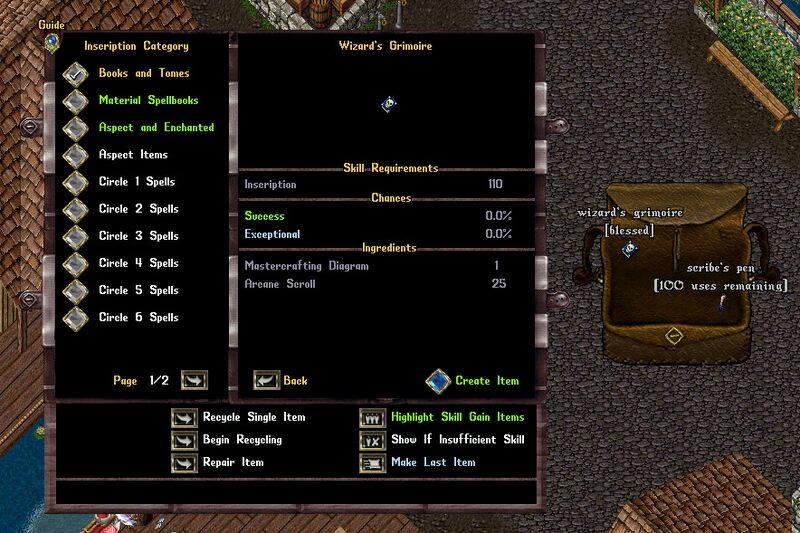Choose the Aspect and Enchanted category
This screenshot has height=533, width=800.
(76, 128)
